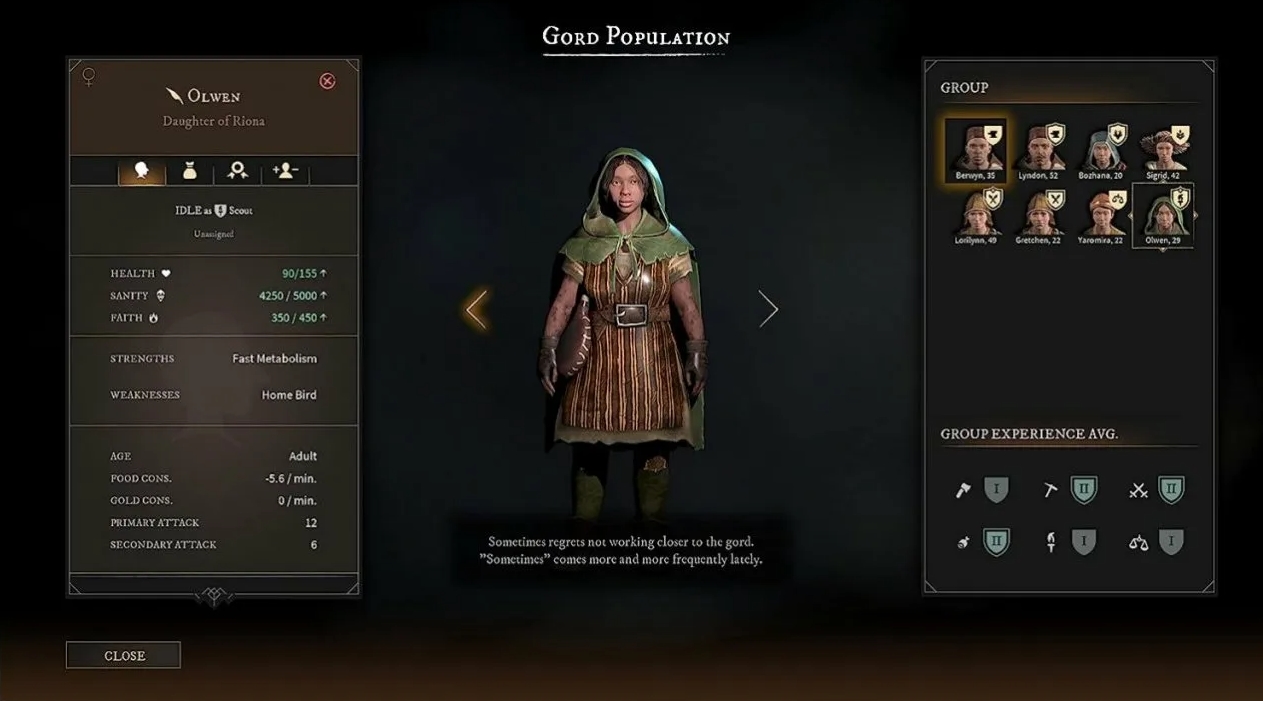The width and height of the screenshot is (1263, 701).
Task: Switch to the head profile tab
Action: click(141, 171)
